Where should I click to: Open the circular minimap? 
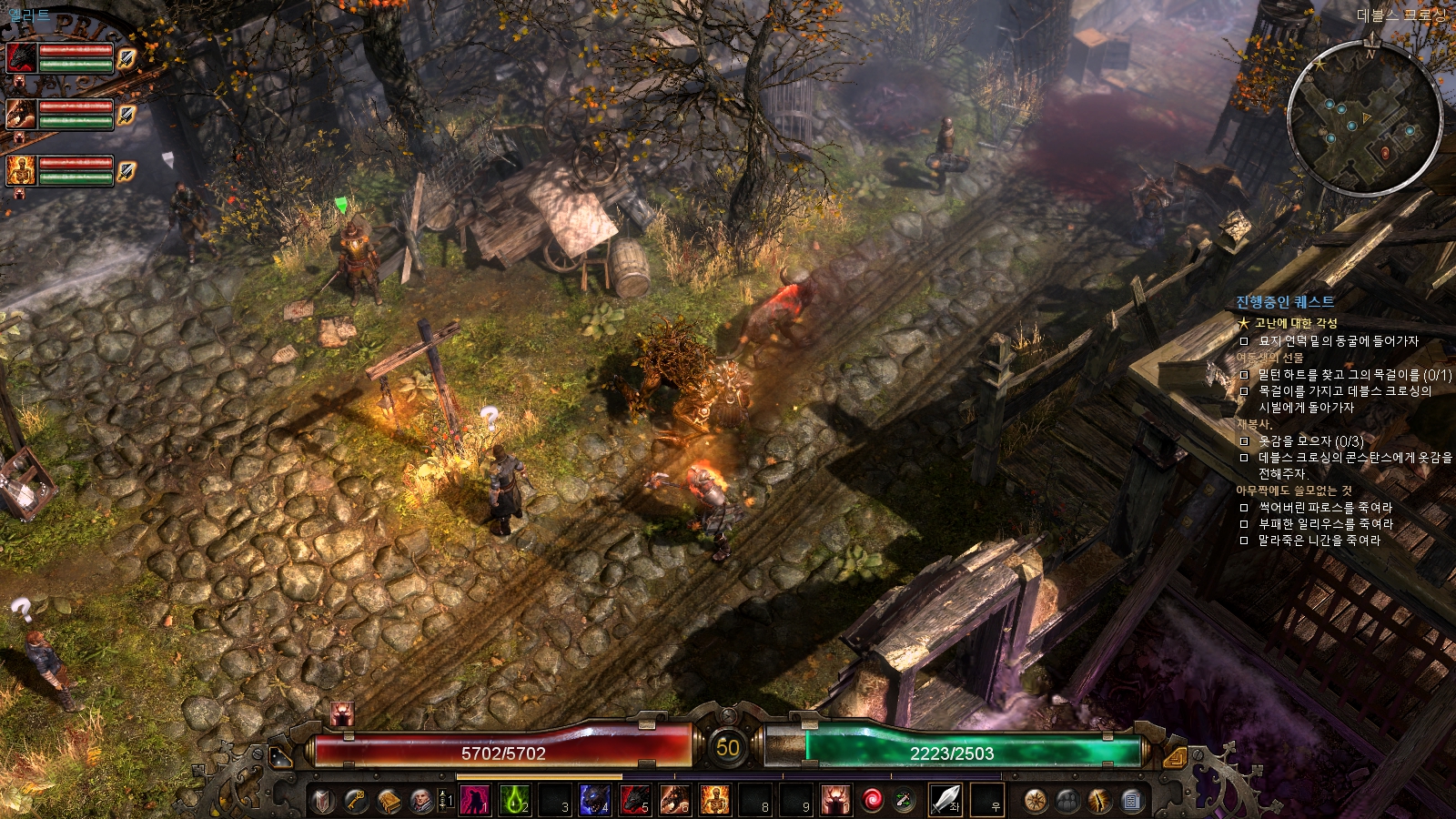[x=1364, y=119]
